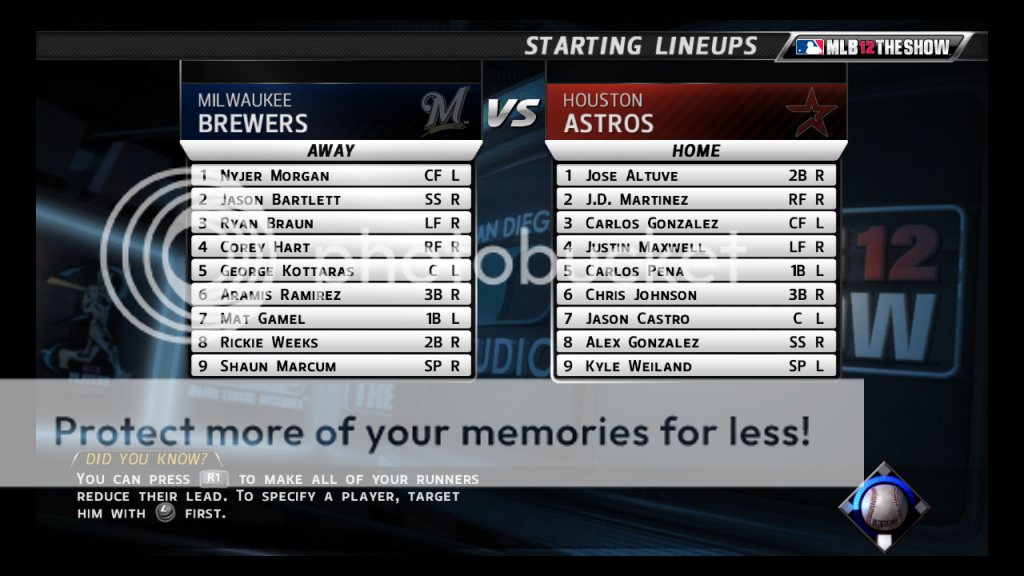Choose the J.D. Martinez row
Viewport: 1024px width, 576px height.
[x=696, y=199]
